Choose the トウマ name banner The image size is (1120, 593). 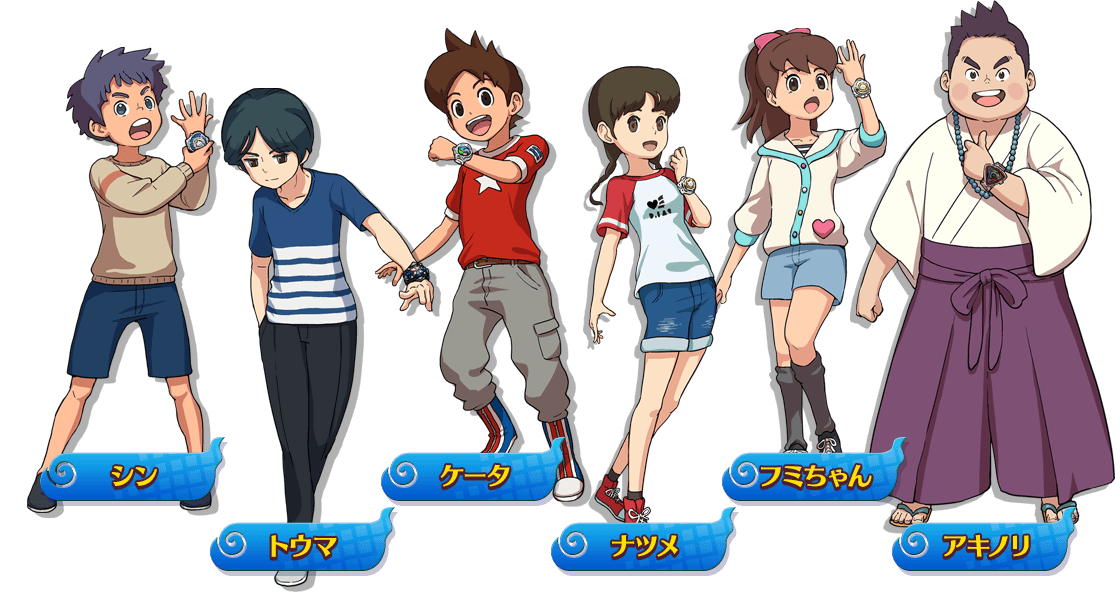click(302, 544)
